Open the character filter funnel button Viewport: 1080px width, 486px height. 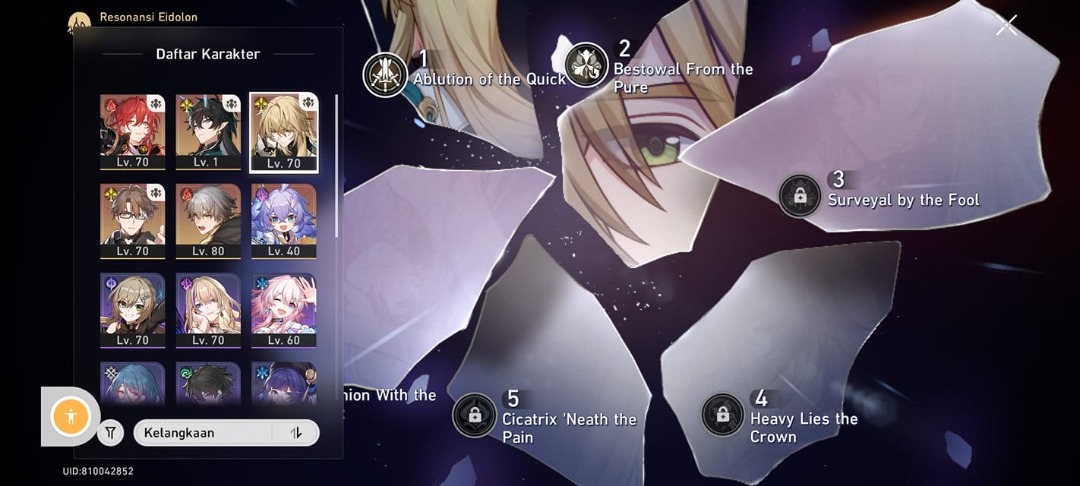111,433
